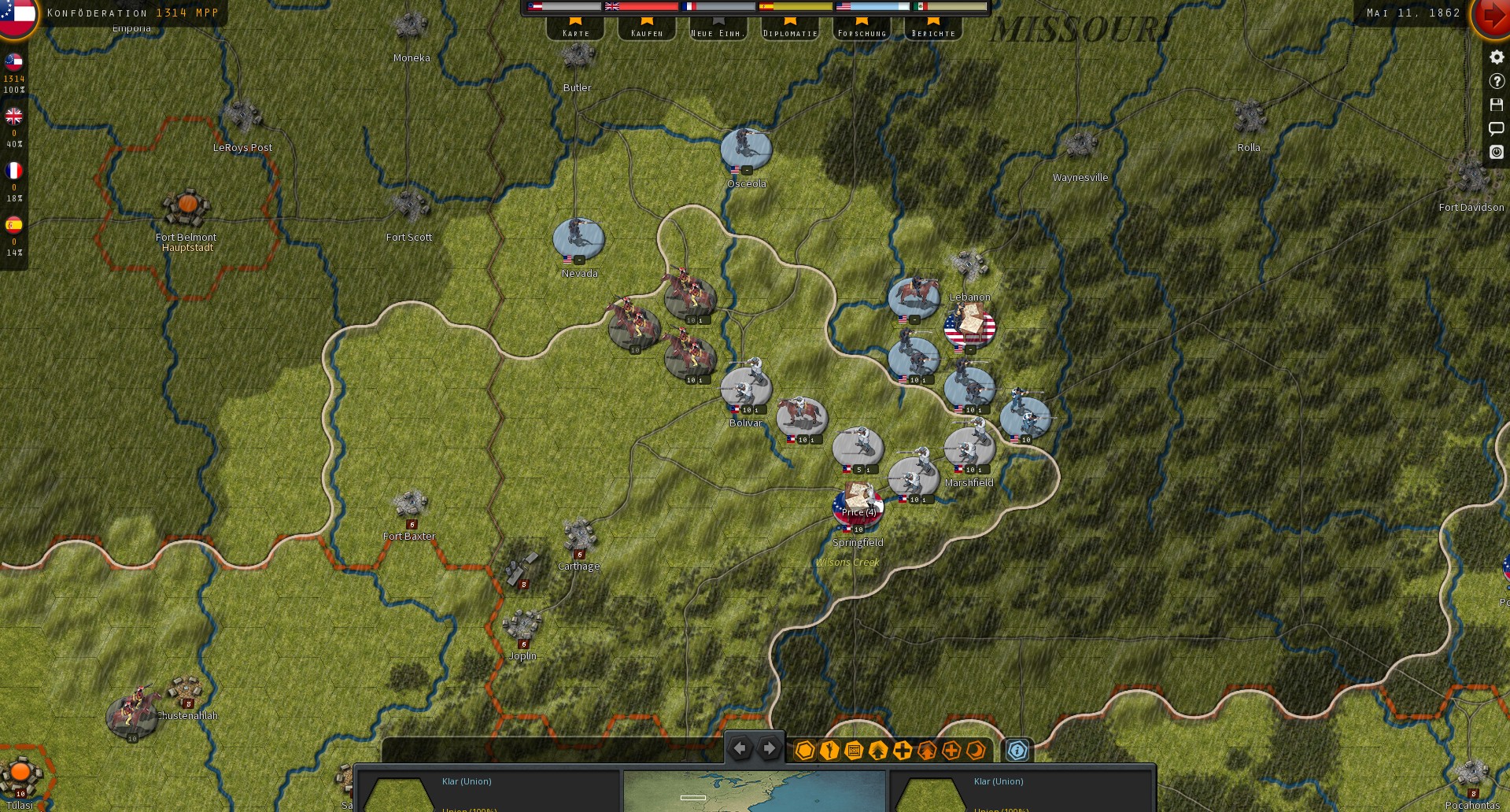
Task: Click the orange moon night-mode icon
Action: point(976,750)
